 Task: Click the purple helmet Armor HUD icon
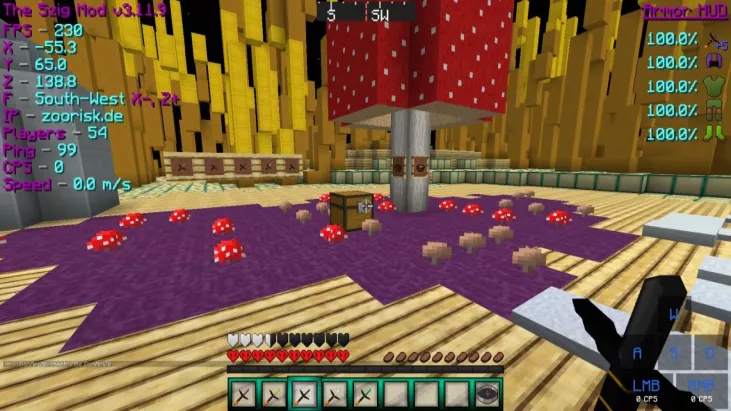(715, 63)
